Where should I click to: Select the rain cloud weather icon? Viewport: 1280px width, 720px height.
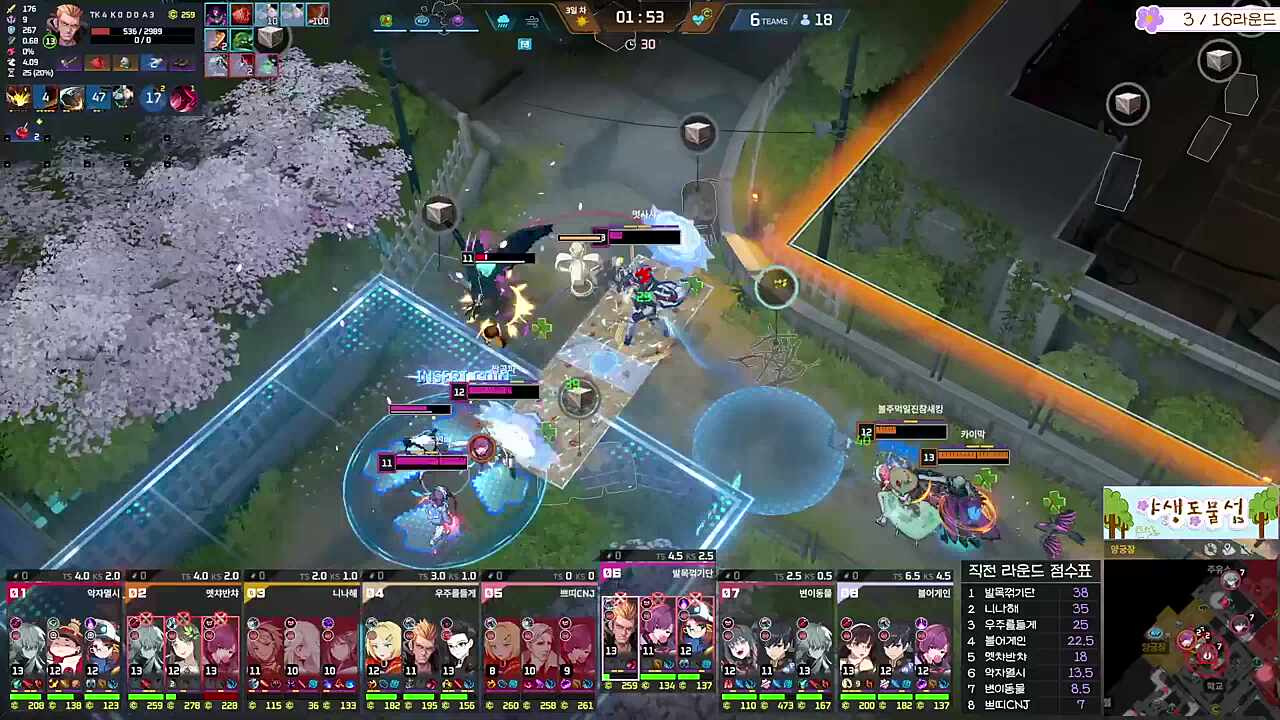coord(503,20)
